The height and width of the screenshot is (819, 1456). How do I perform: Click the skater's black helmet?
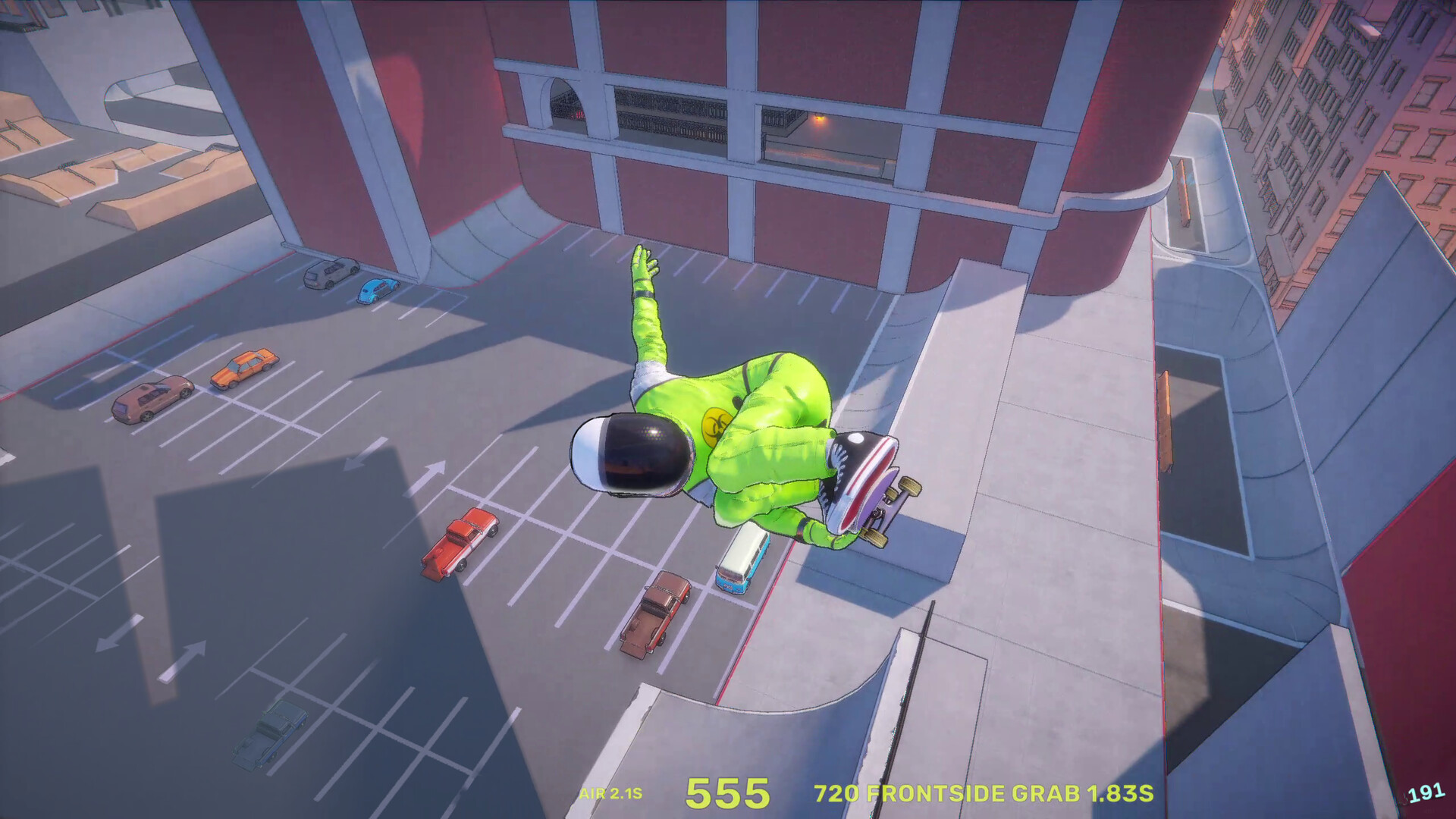point(629,455)
